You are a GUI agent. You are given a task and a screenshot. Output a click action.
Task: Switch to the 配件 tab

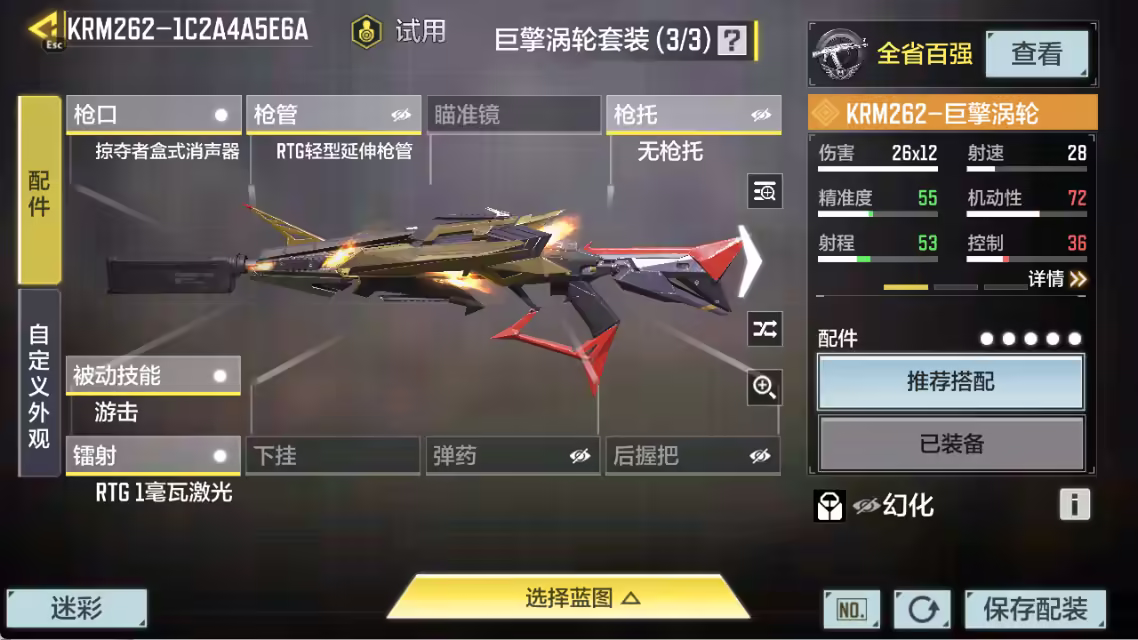(x=40, y=190)
